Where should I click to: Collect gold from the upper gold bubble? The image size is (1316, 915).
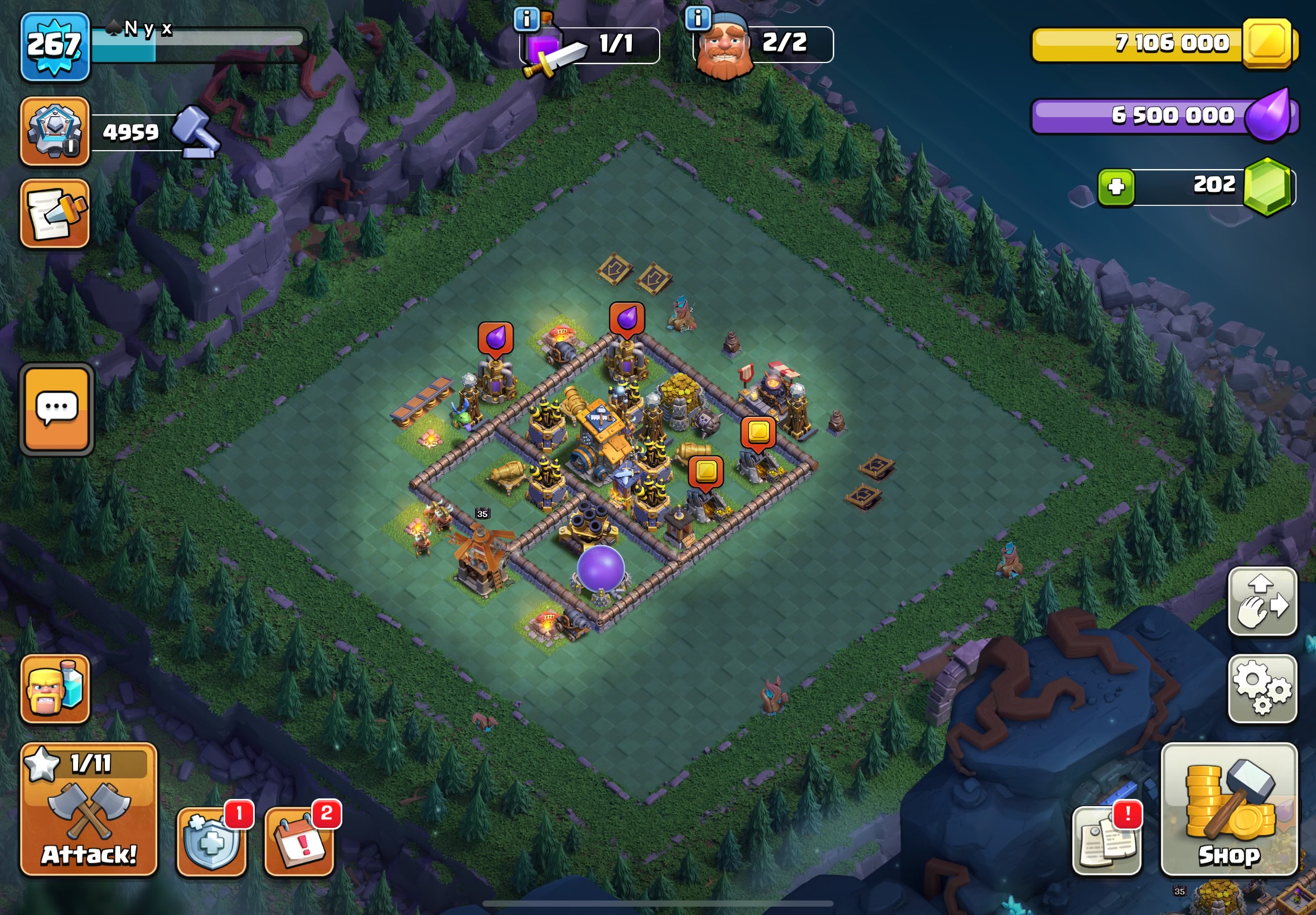(x=758, y=431)
